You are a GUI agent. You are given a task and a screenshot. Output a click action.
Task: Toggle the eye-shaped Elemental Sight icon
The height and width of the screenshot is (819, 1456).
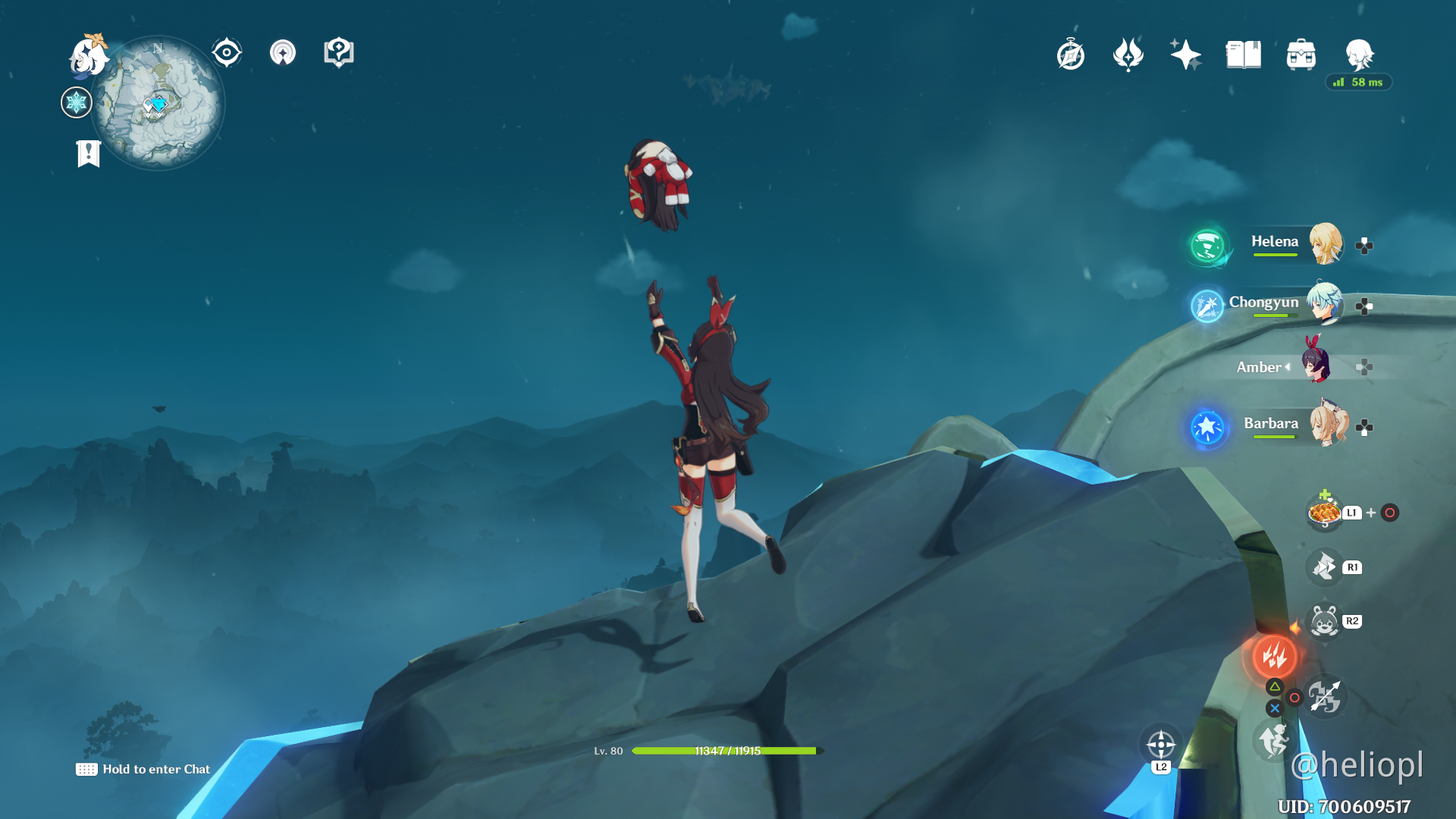pyautogui.click(x=227, y=53)
